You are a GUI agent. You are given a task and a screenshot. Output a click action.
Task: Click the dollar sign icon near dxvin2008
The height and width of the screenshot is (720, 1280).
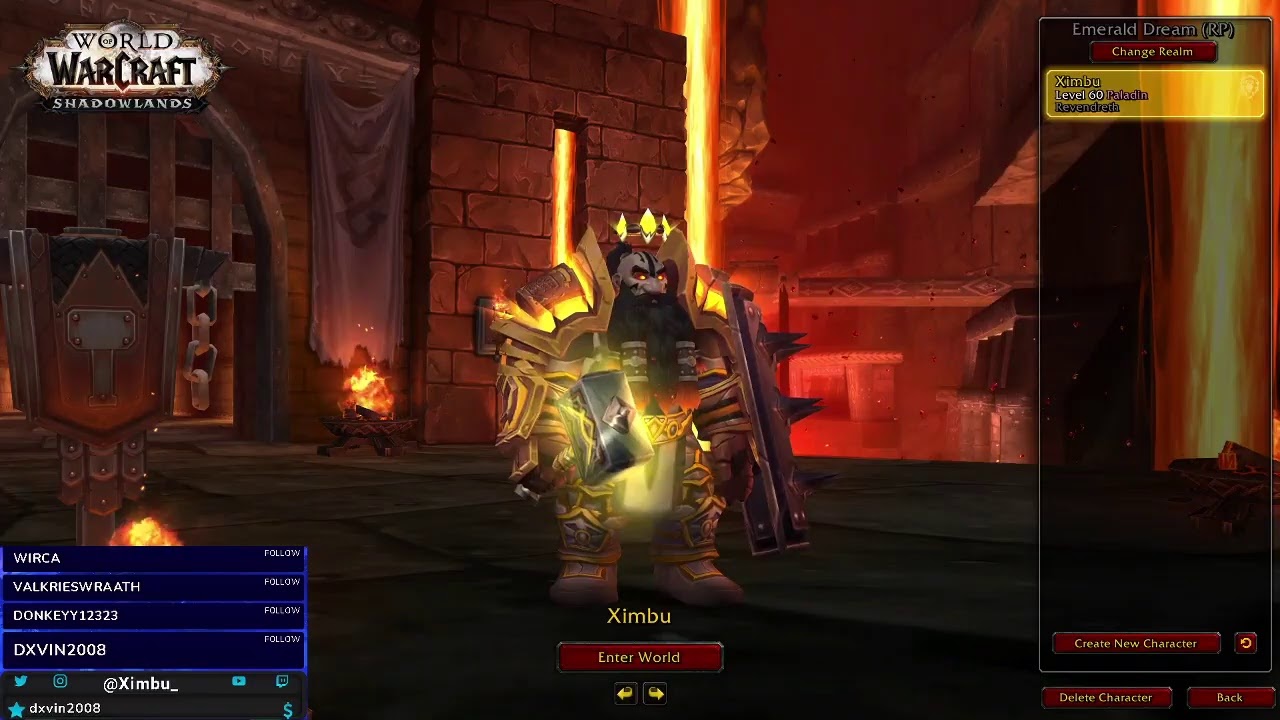(289, 708)
